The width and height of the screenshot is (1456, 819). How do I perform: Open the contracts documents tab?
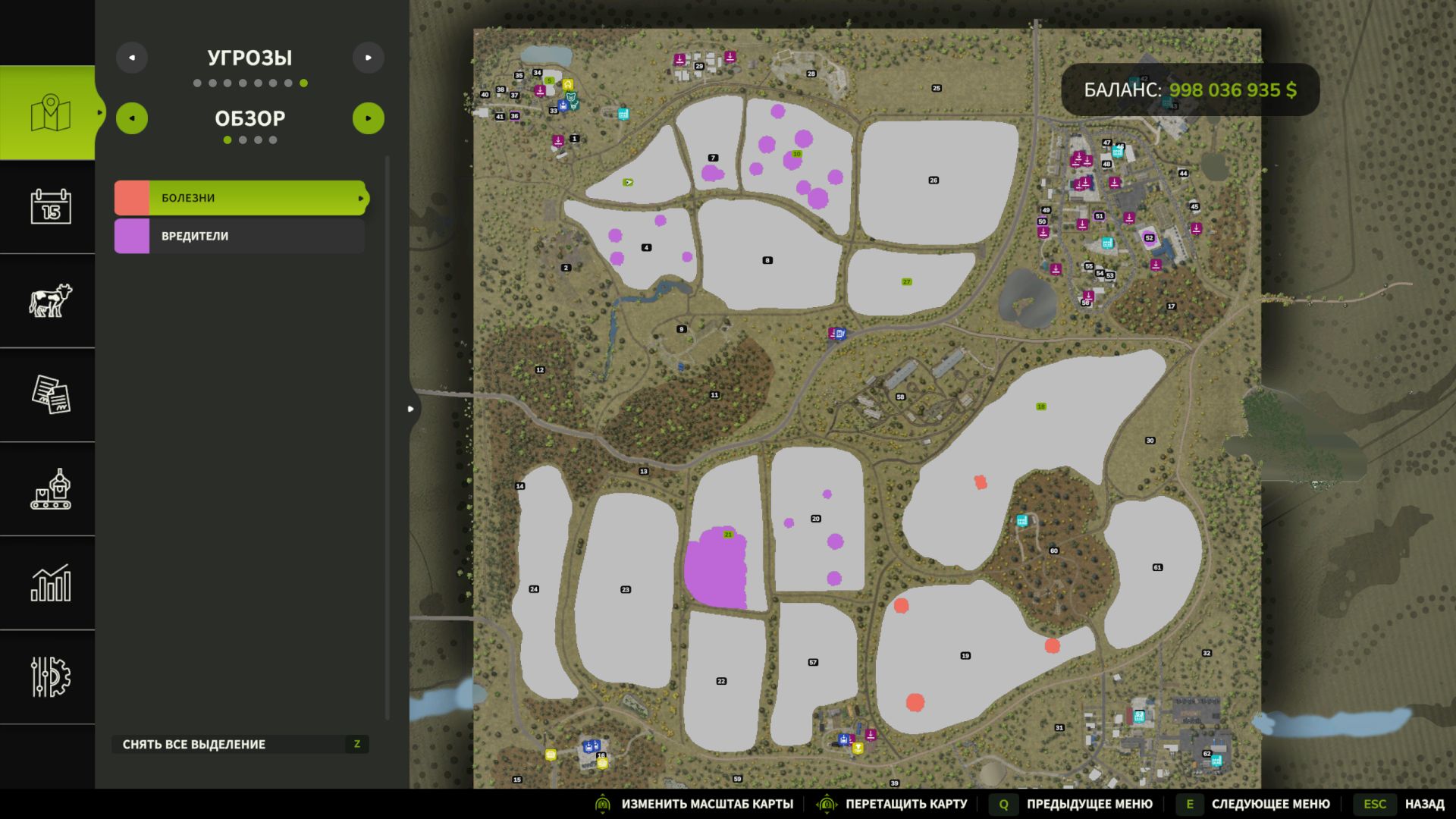point(50,394)
